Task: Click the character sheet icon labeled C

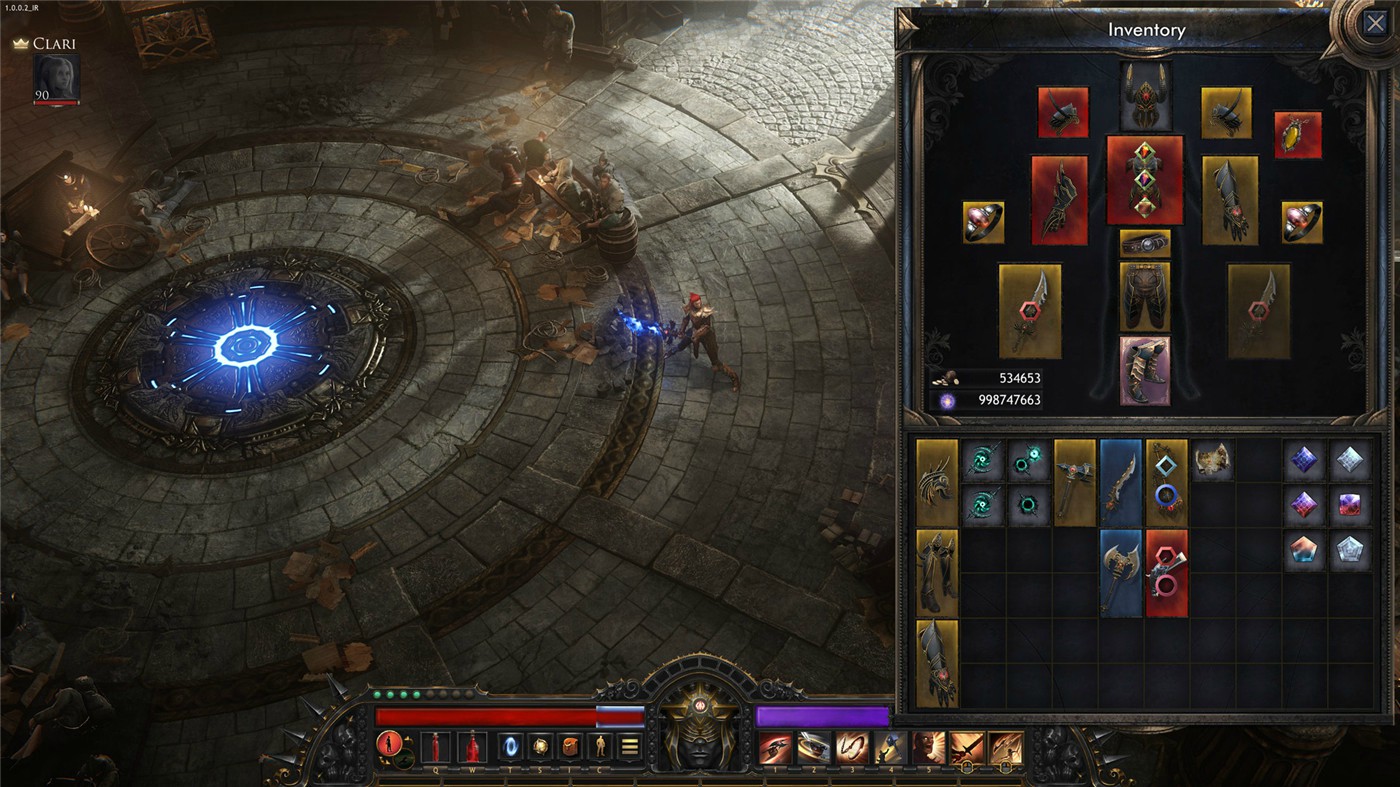Action: pos(600,745)
